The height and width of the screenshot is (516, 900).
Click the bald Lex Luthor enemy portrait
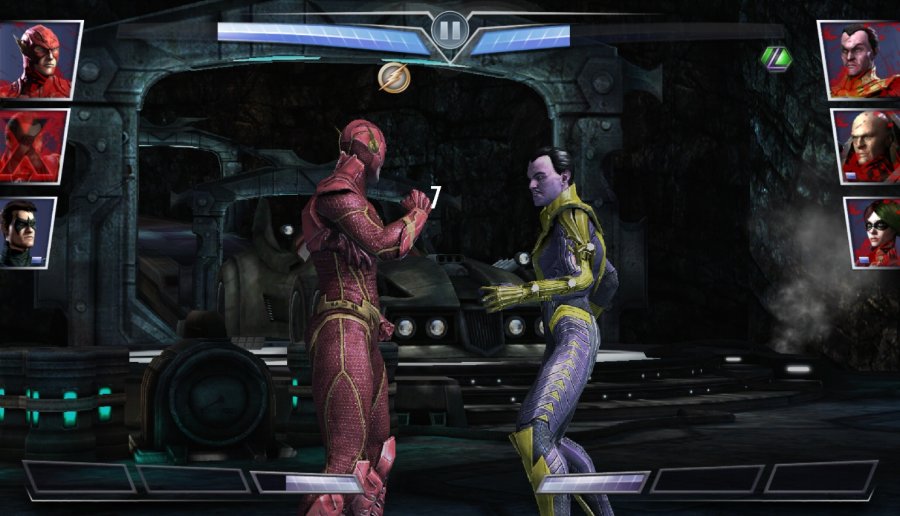(x=864, y=146)
